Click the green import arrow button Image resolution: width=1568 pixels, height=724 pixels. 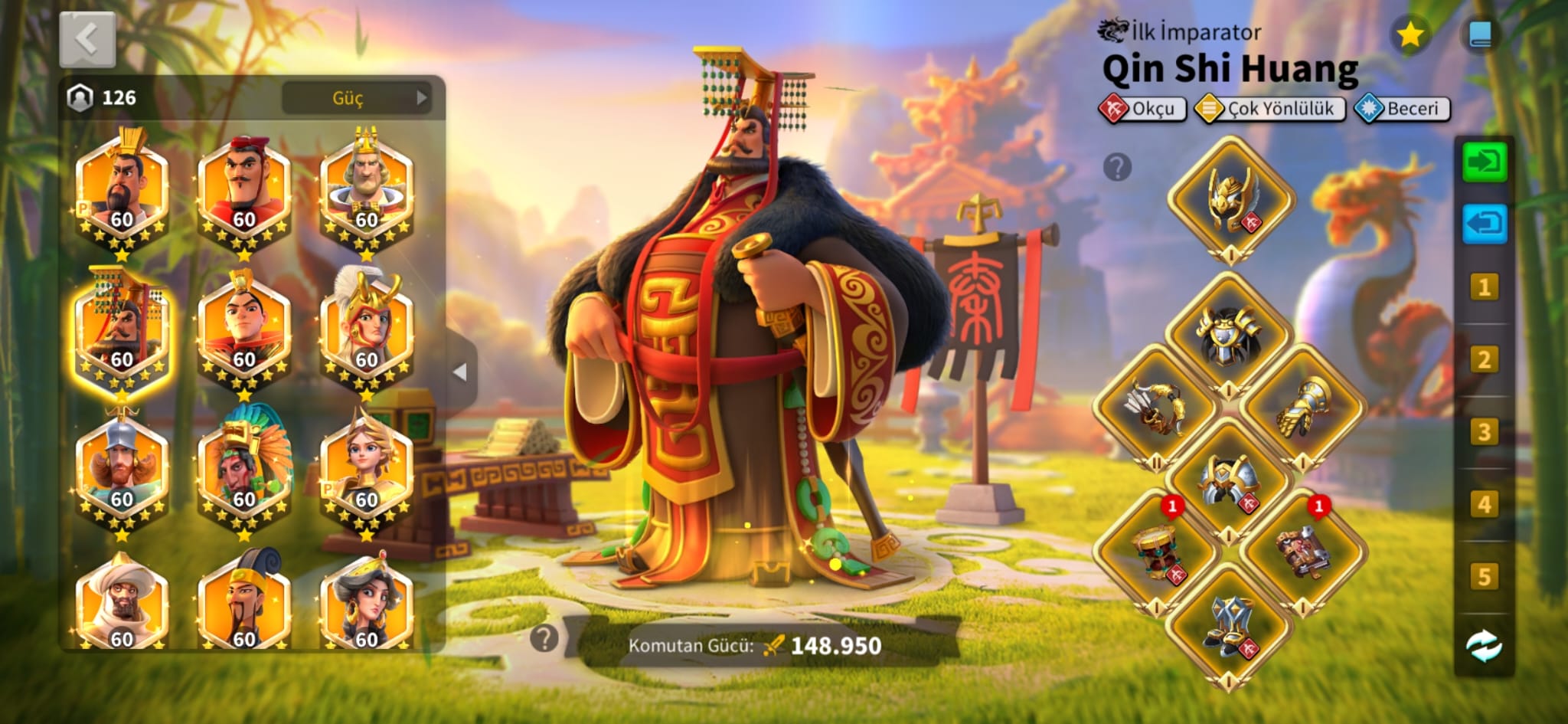1484,162
